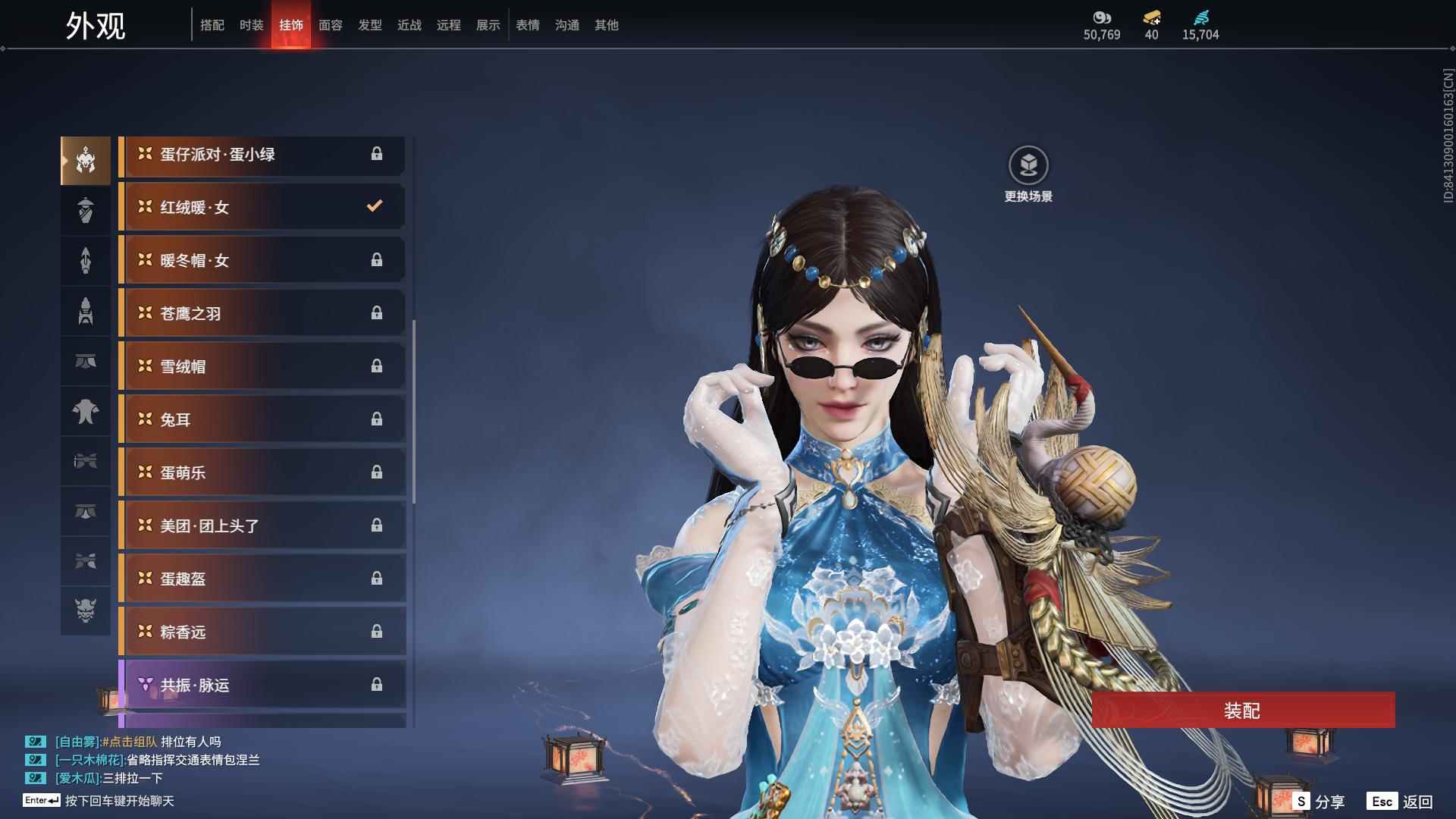Click the 分享 share button
Image resolution: width=1456 pixels, height=819 pixels.
1319,802
